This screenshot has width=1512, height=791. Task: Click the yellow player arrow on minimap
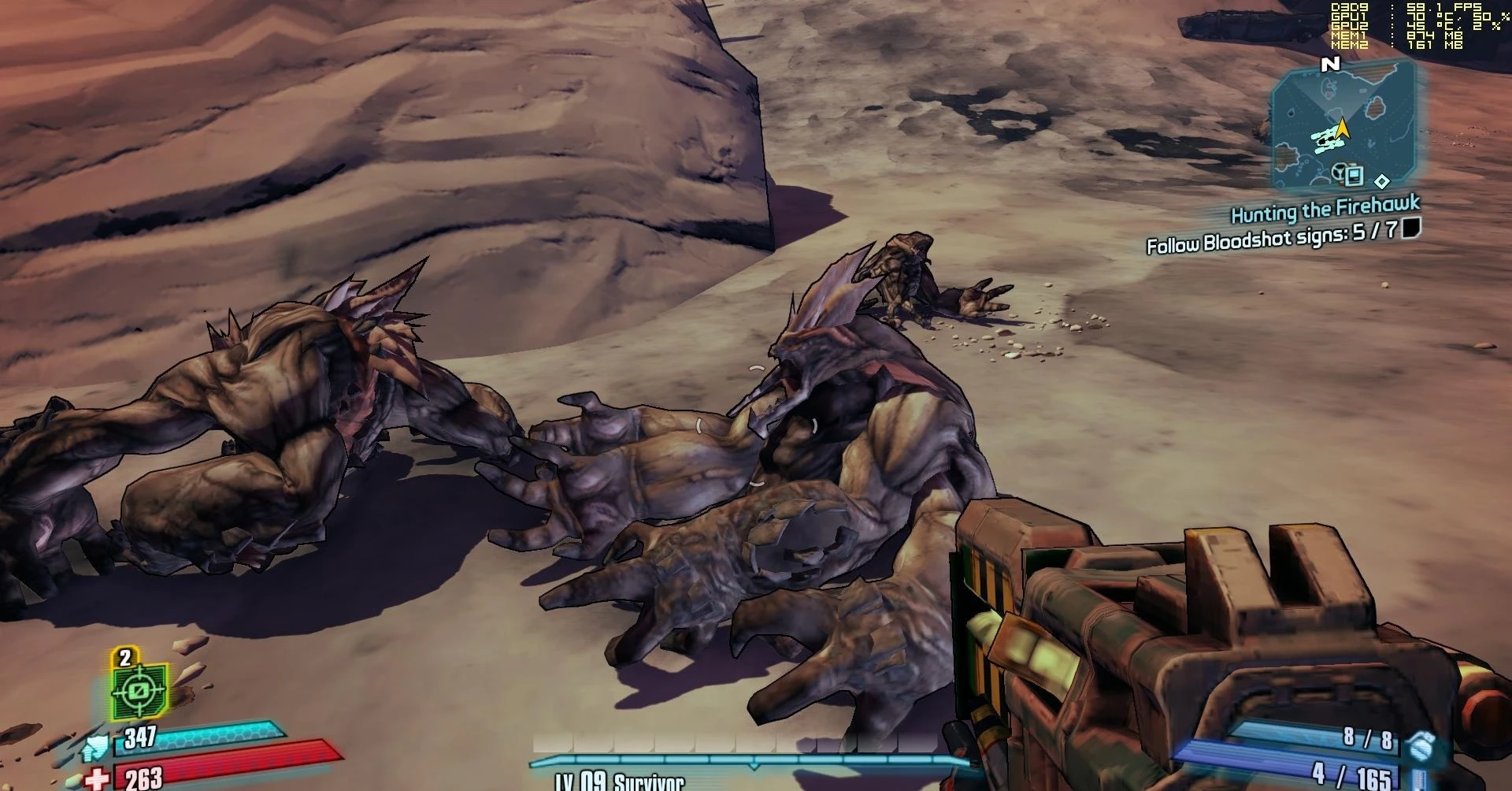coord(1341,128)
